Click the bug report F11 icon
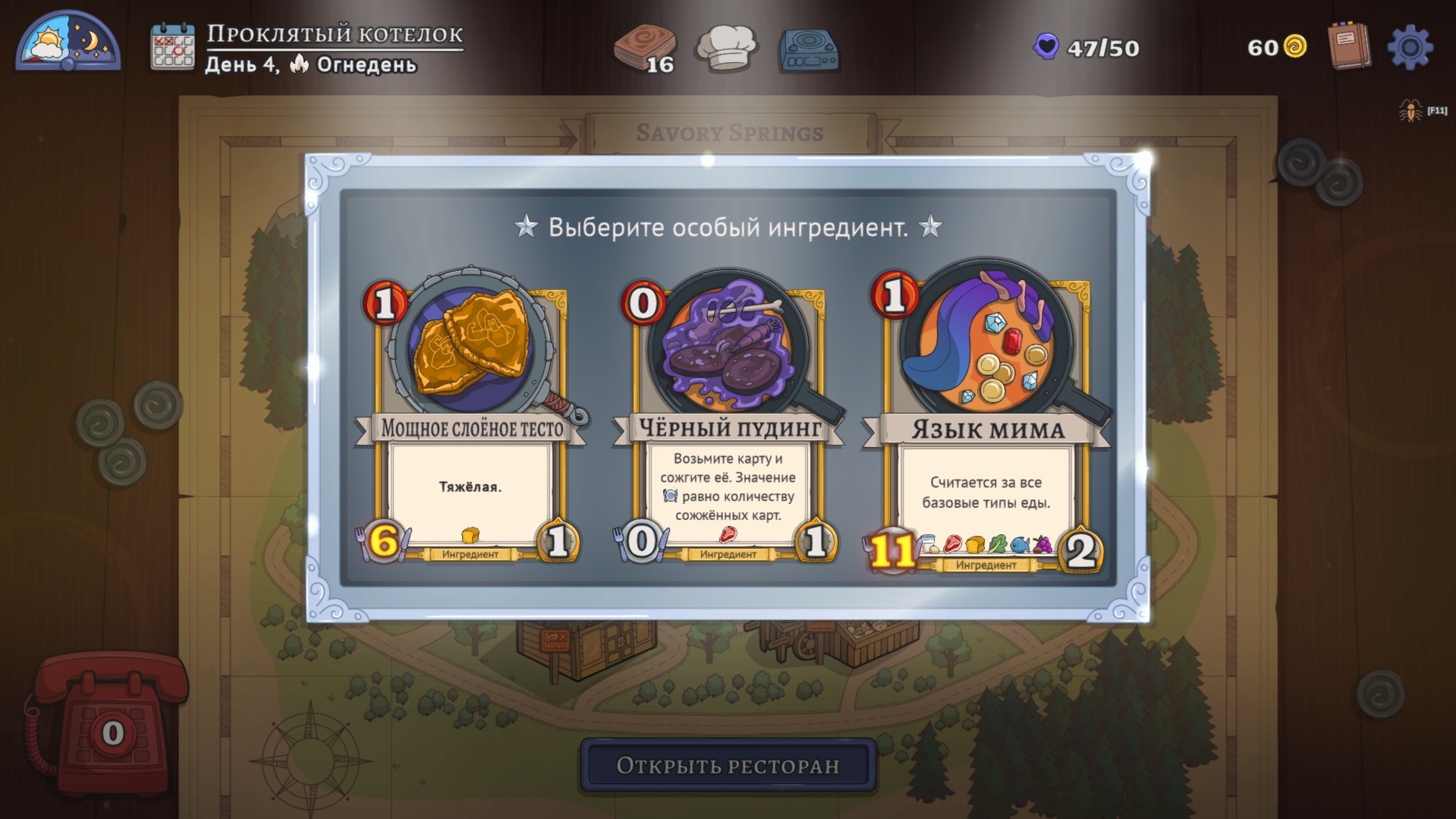The width and height of the screenshot is (1456, 819). [1411, 112]
